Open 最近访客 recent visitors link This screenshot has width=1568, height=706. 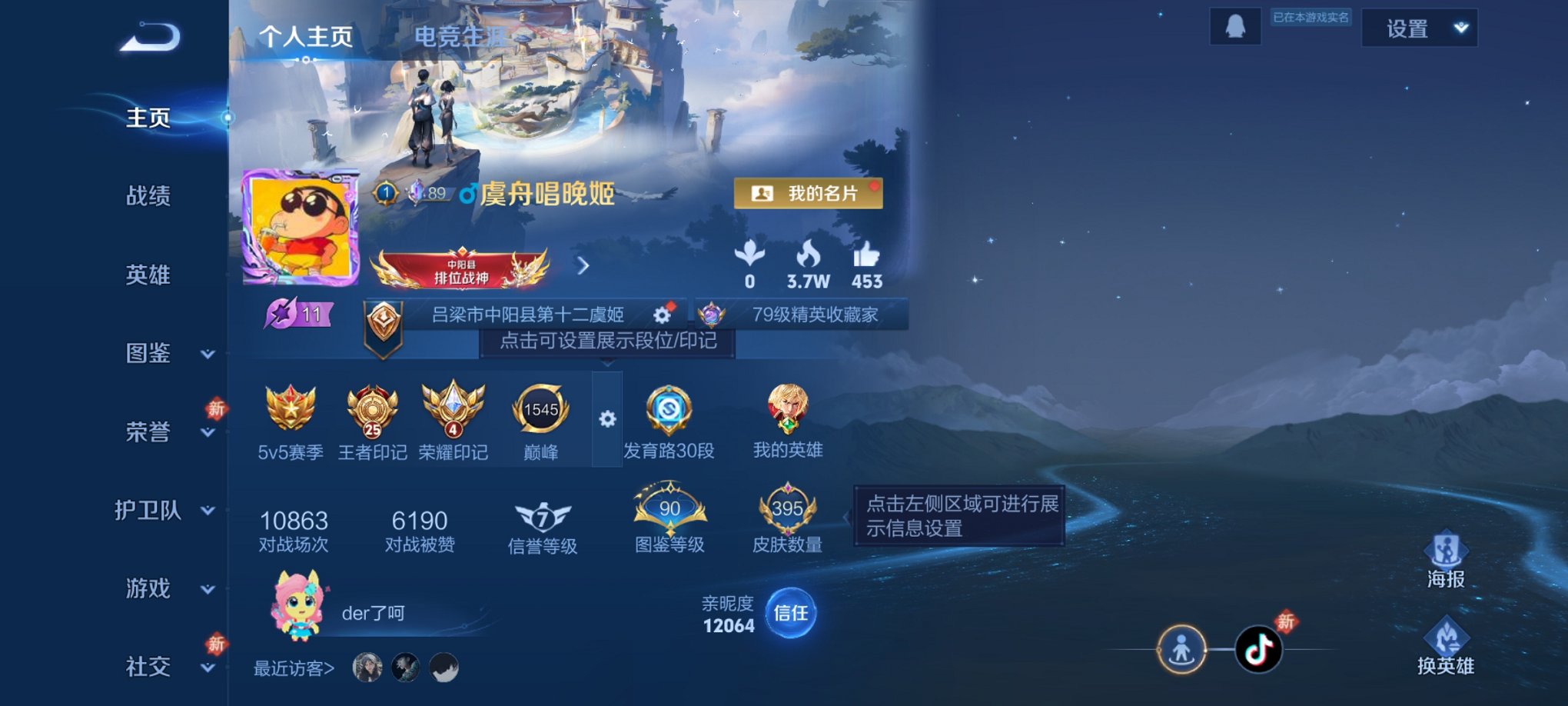point(294,668)
